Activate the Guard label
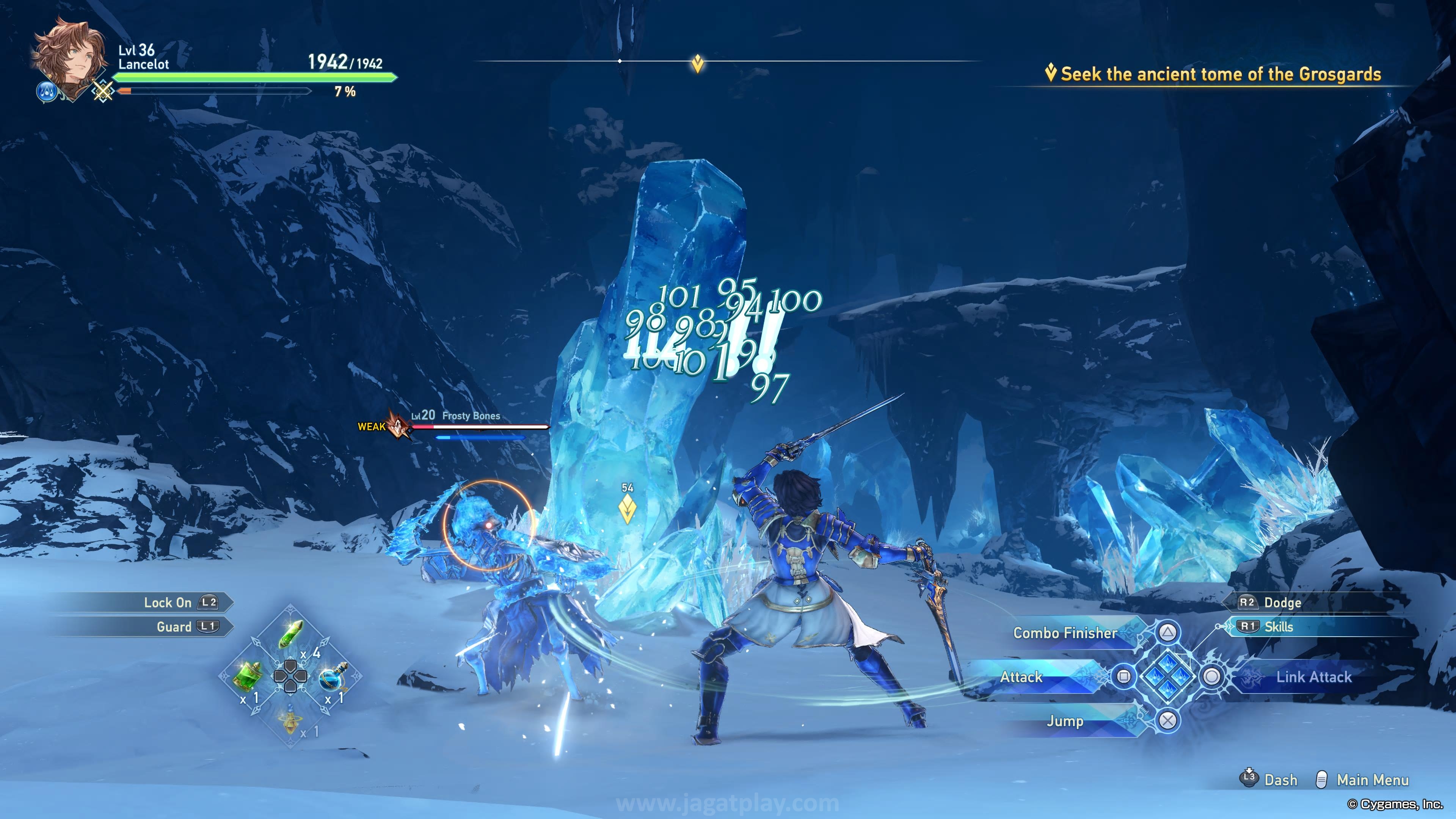Image resolution: width=1456 pixels, height=819 pixels. tap(174, 626)
